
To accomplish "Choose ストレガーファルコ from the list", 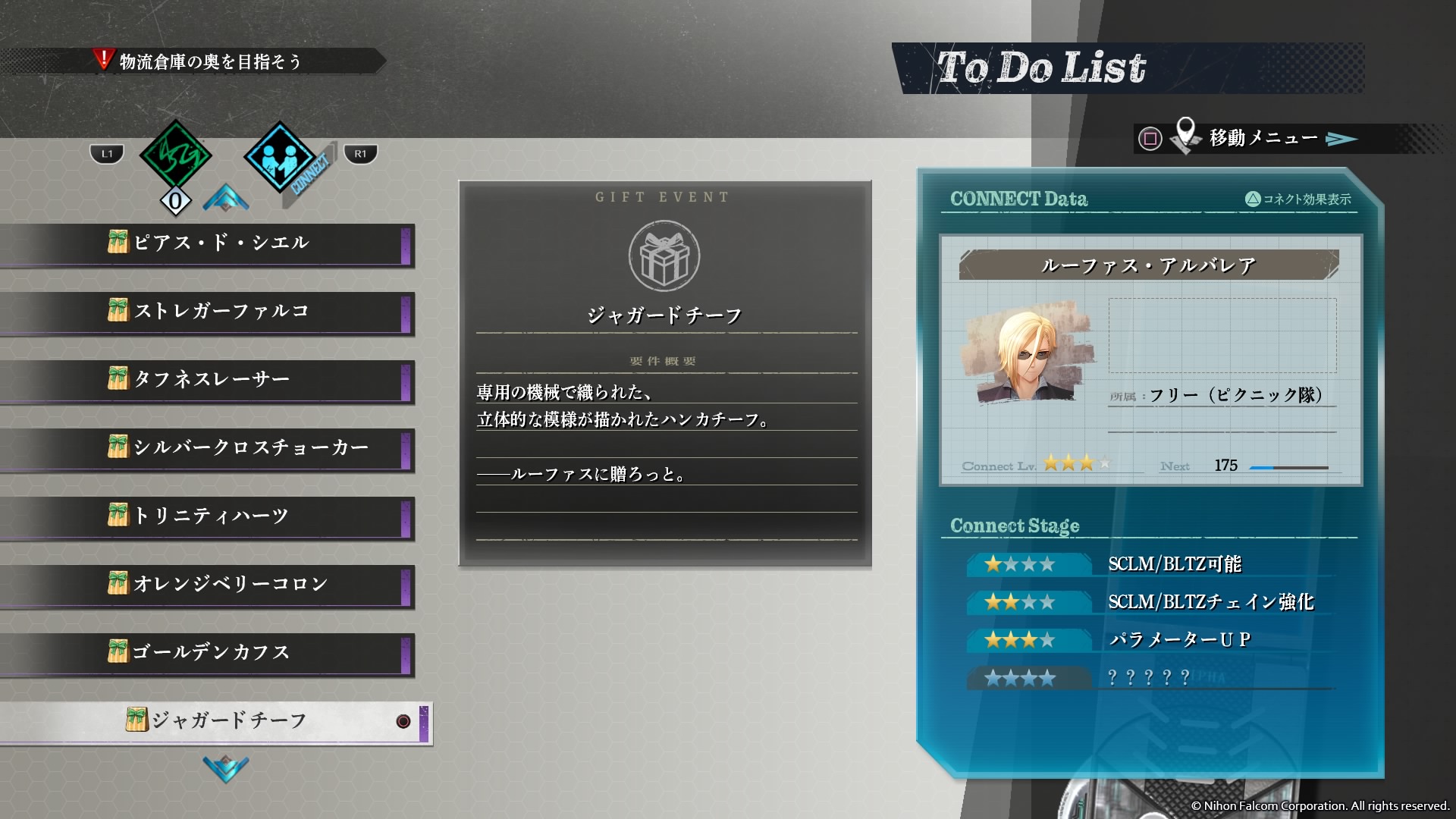I will click(220, 312).
